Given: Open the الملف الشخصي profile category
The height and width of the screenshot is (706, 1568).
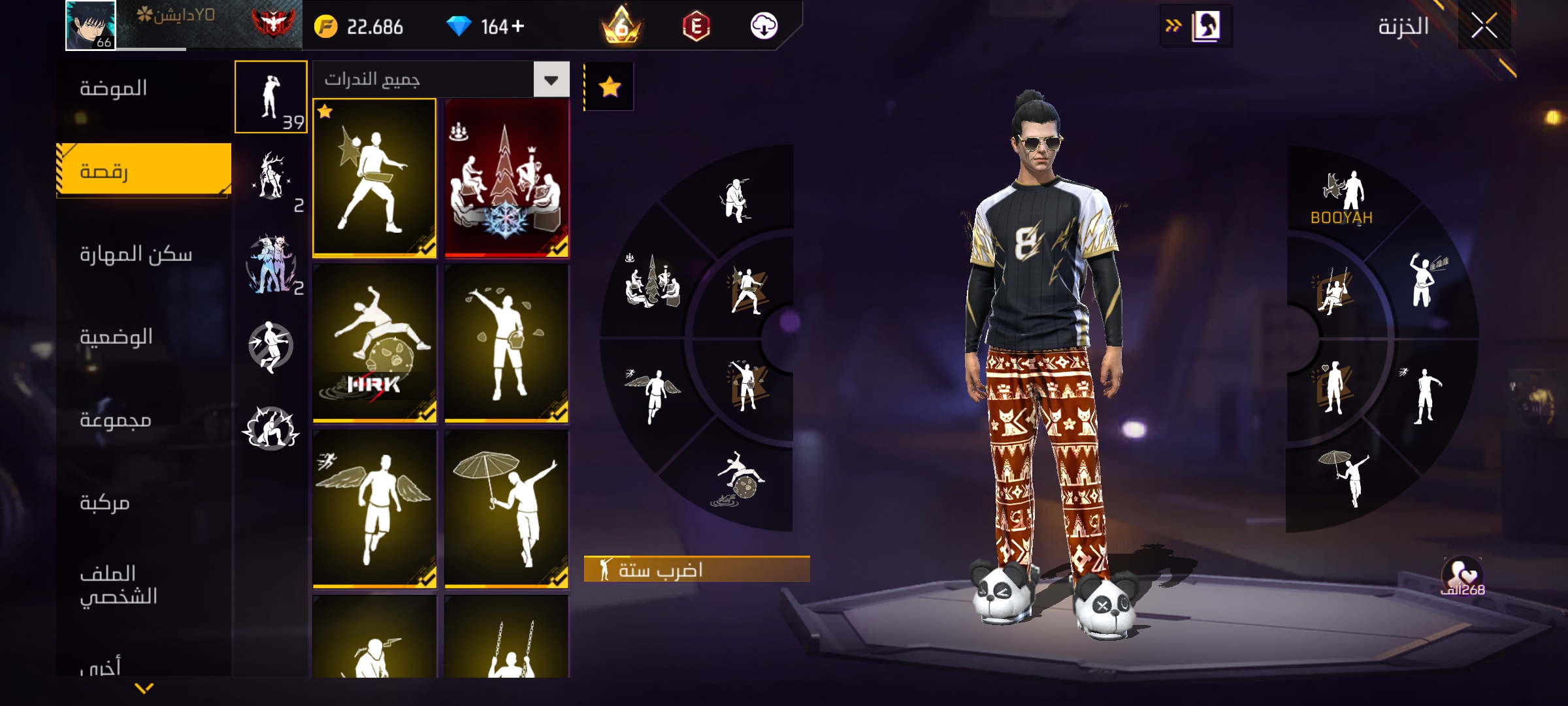Looking at the screenshot, I should [118, 584].
